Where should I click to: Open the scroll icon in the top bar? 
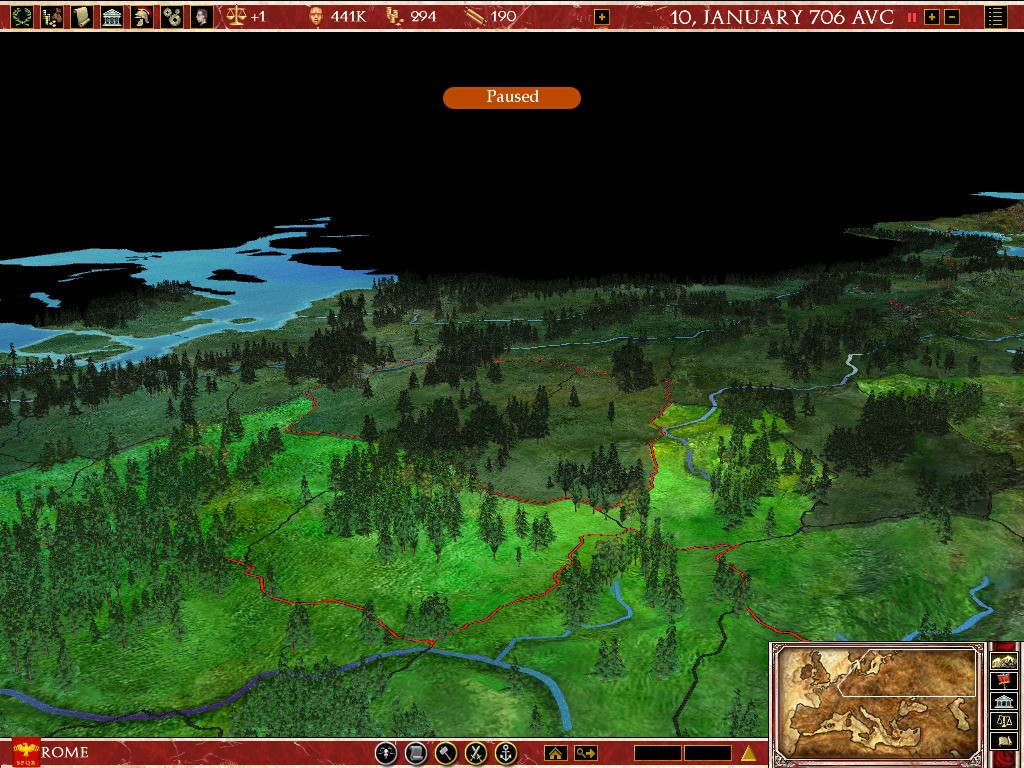click(x=82, y=16)
